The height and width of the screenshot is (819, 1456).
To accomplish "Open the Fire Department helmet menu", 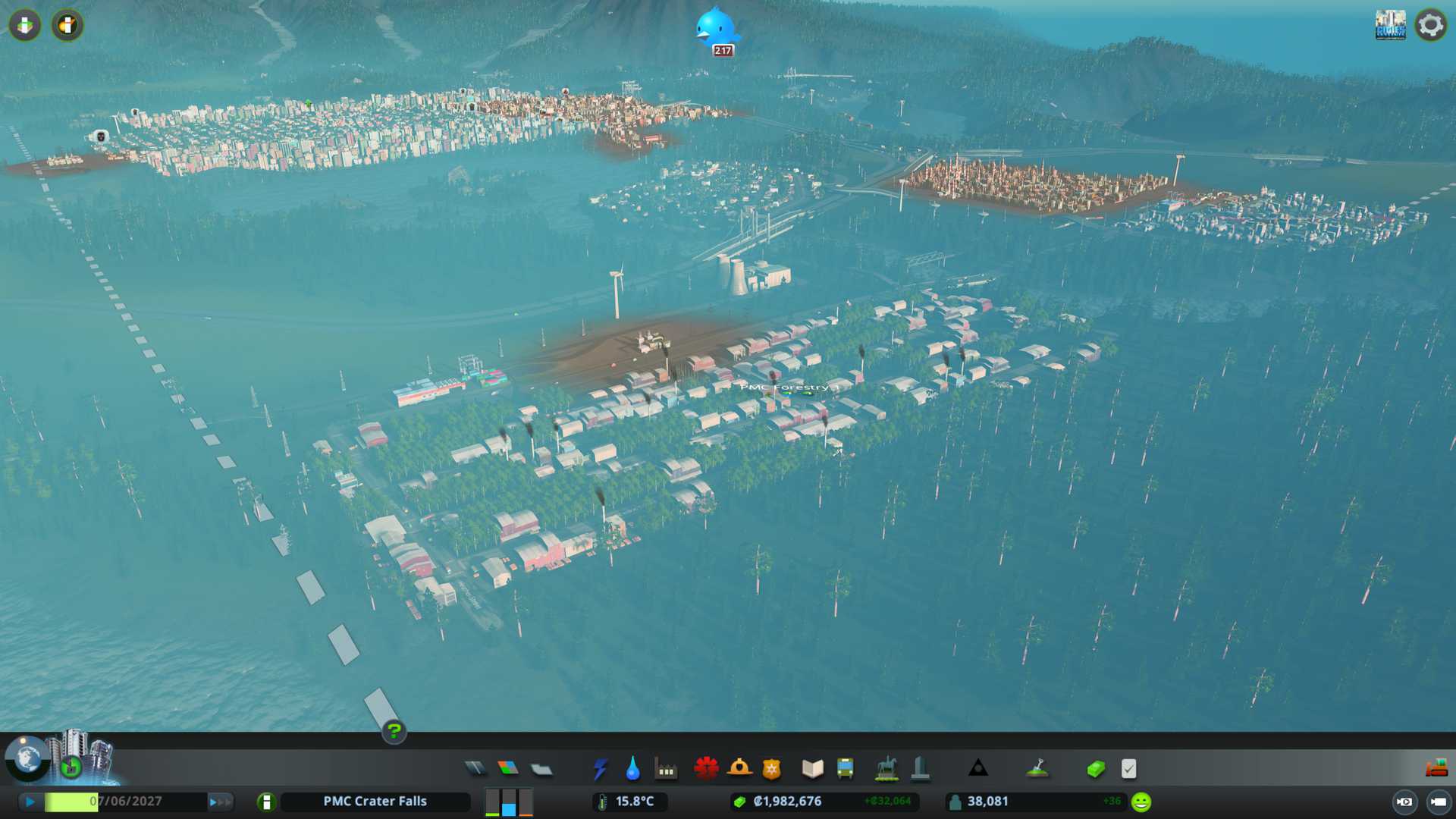I will point(739,769).
